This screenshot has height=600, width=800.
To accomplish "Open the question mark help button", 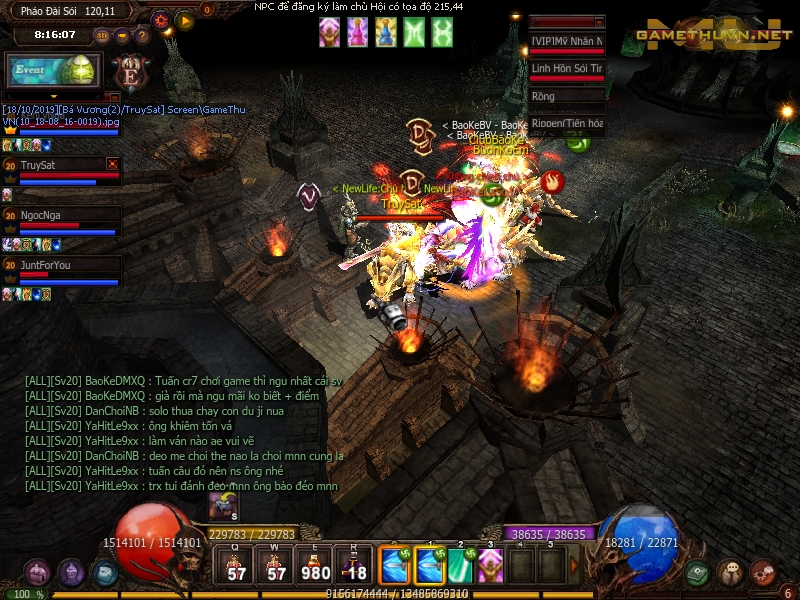I will (x=142, y=36).
